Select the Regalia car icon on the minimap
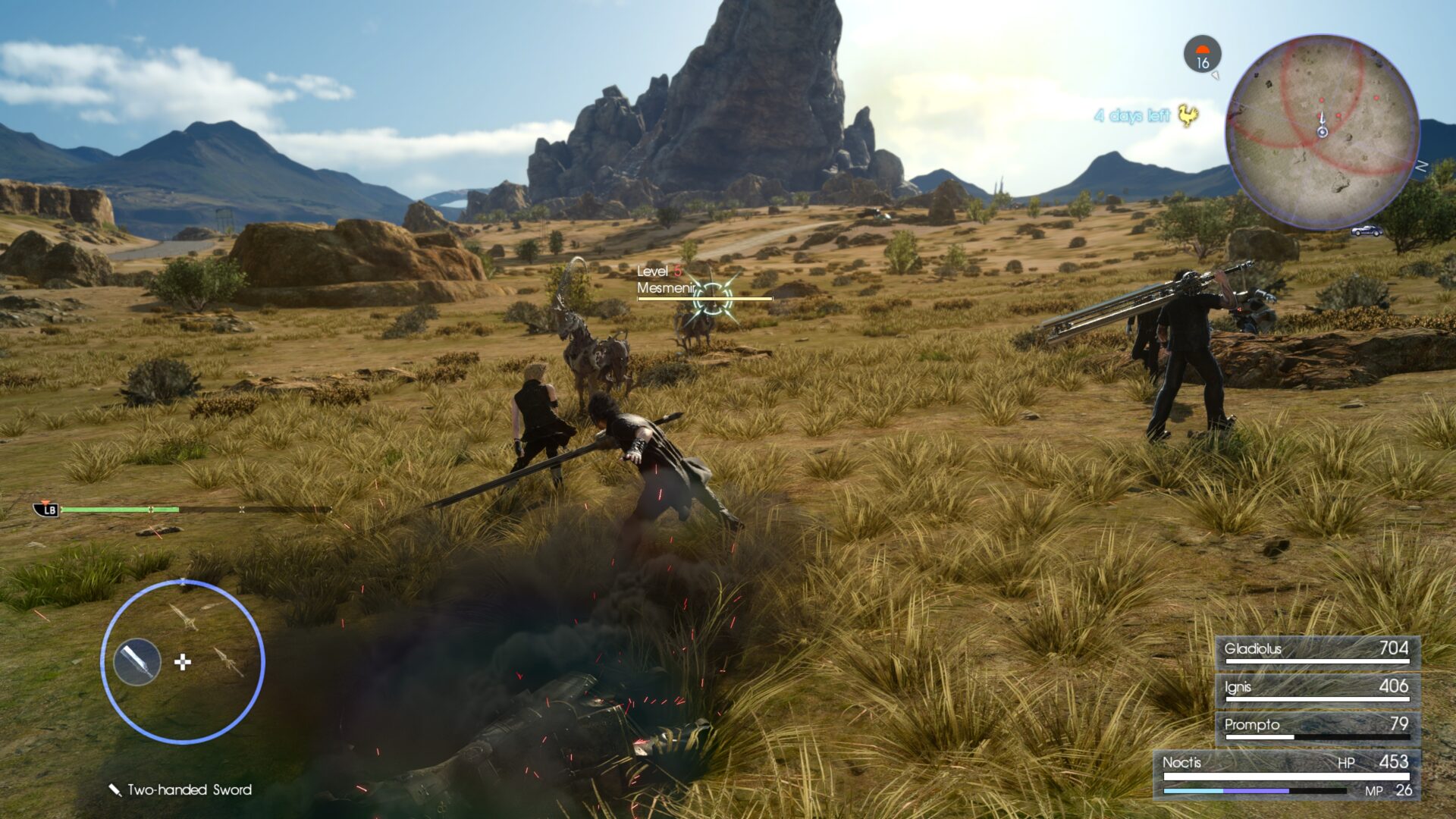The height and width of the screenshot is (819, 1456). point(1367,231)
